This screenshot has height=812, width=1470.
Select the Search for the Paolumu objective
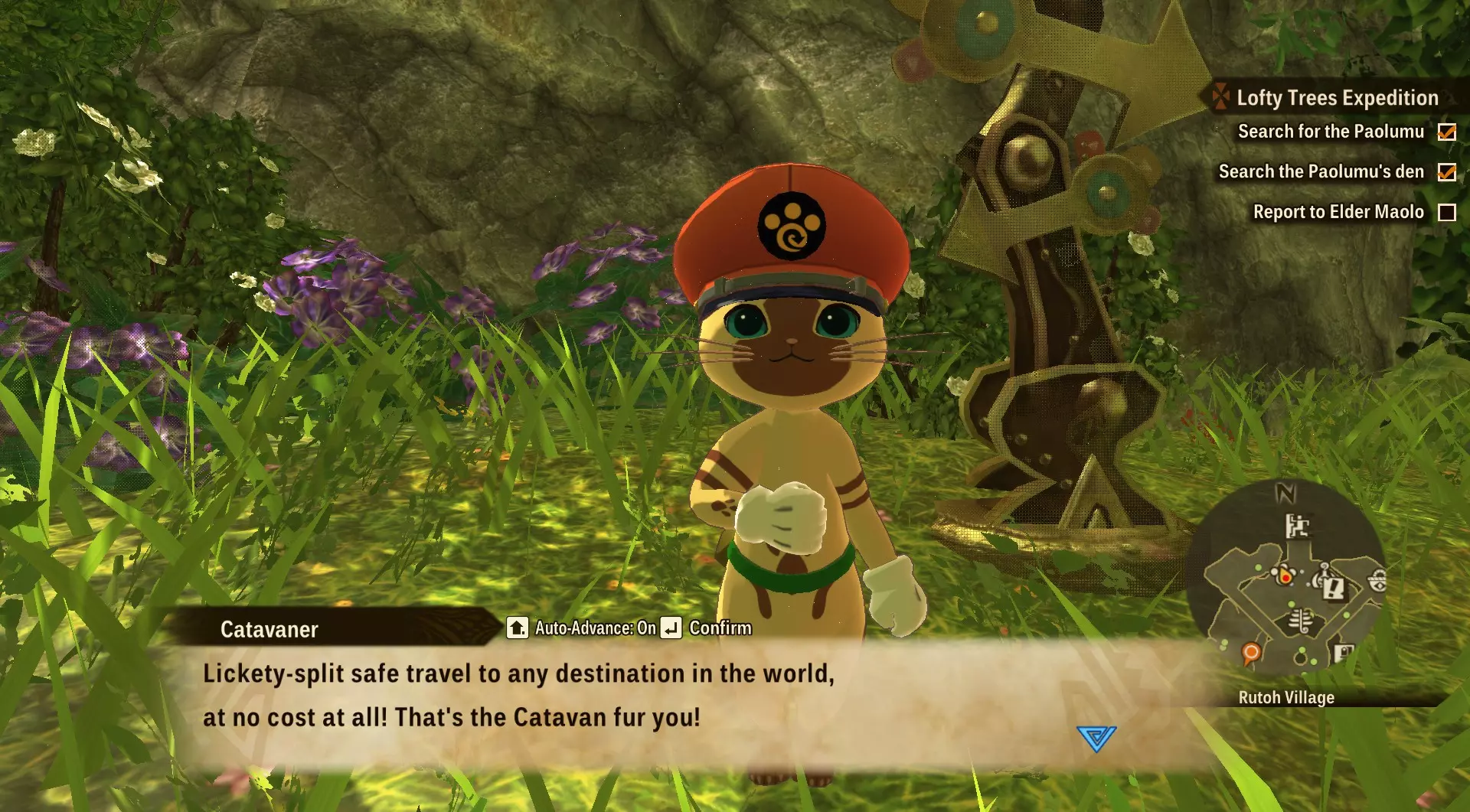click(1331, 132)
